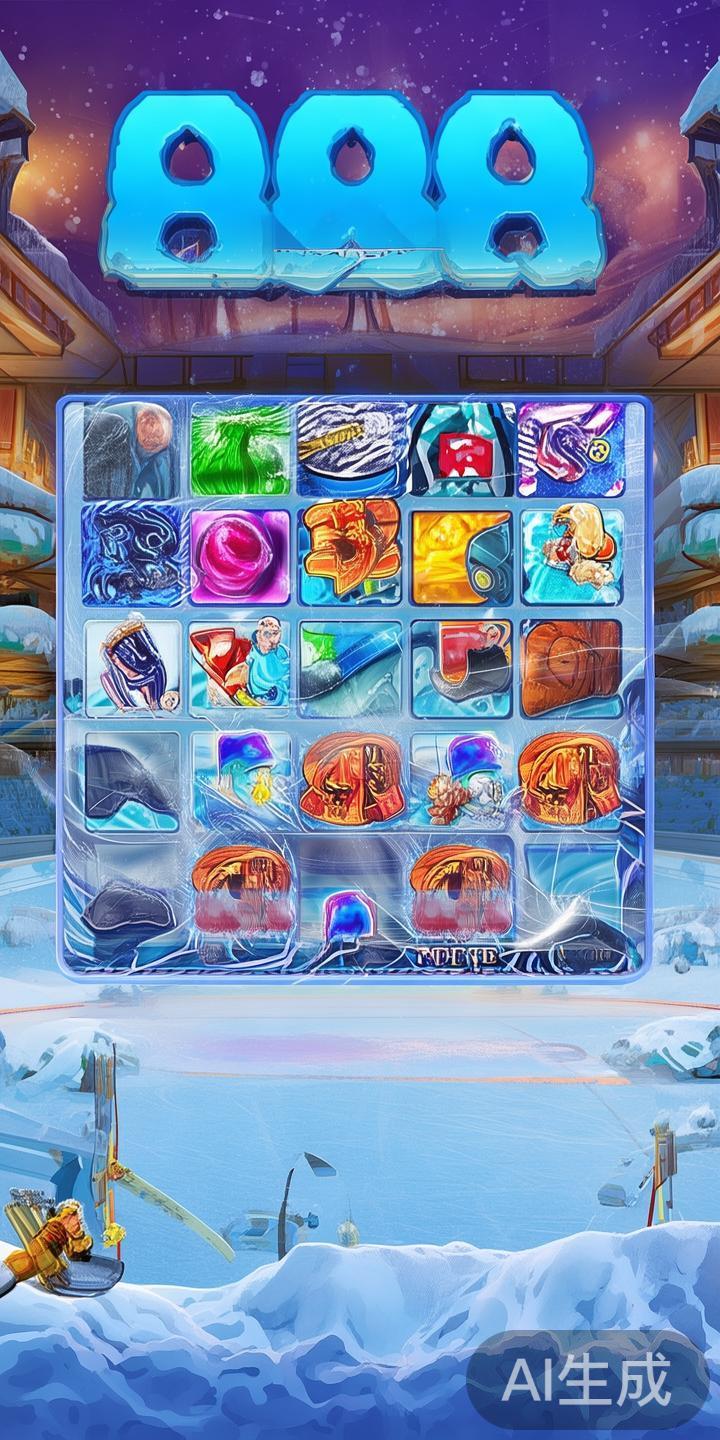Select the red square on teal tile
This screenshot has height=1440, width=720.
coord(462,449)
